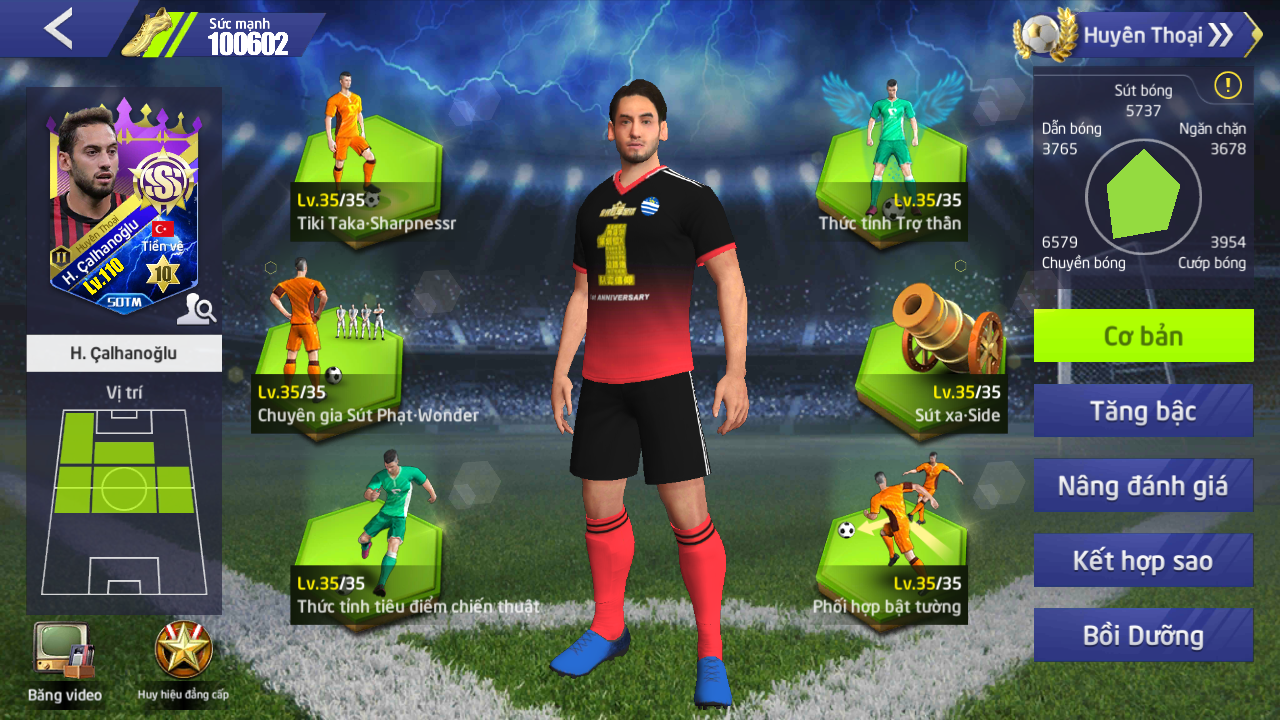Click the H. Çalhanoğlu name bar

click(x=124, y=353)
